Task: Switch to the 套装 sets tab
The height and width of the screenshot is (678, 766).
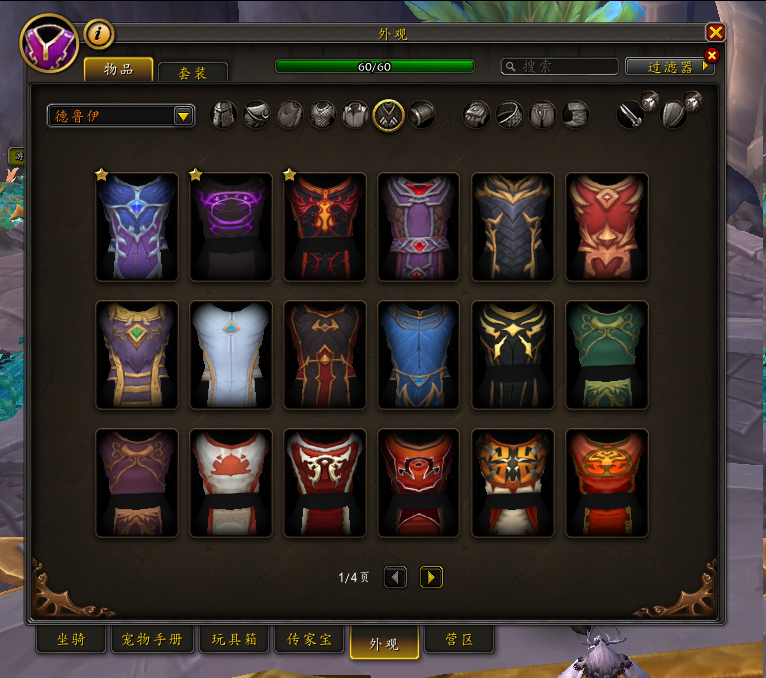Action: [193, 73]
